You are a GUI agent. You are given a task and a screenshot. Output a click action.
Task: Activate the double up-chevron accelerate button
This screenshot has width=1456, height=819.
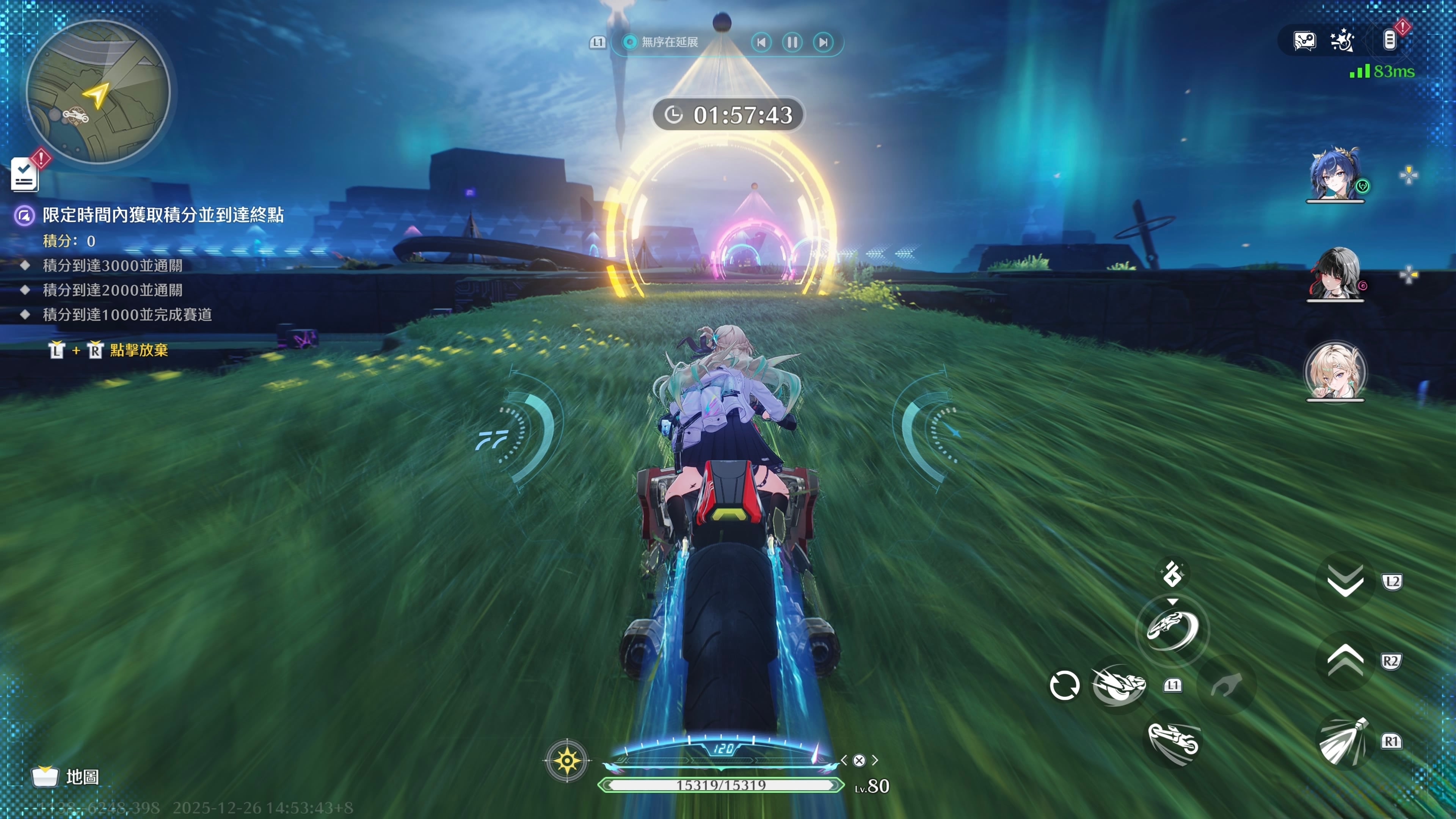tap(1345, 661)
